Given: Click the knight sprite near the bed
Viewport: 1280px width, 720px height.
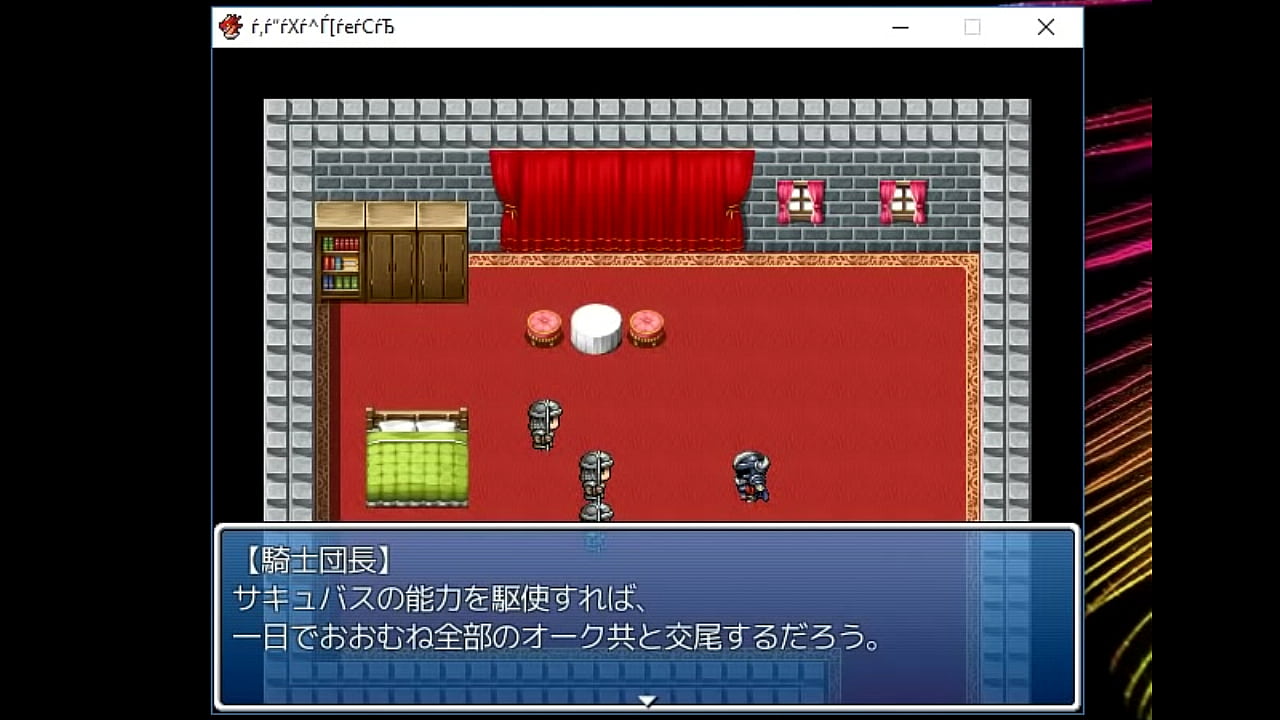Looking at the screenshot, I should [543, 425].
